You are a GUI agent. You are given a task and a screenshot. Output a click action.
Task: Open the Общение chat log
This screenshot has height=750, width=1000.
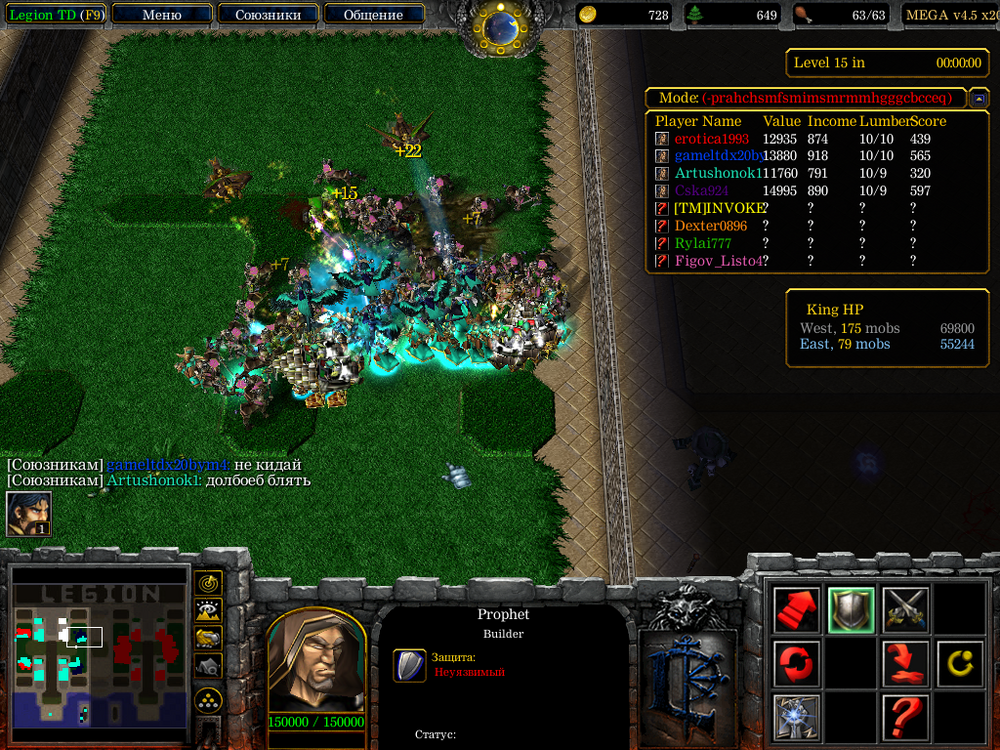pyautogui.click(x=373, y=15)
